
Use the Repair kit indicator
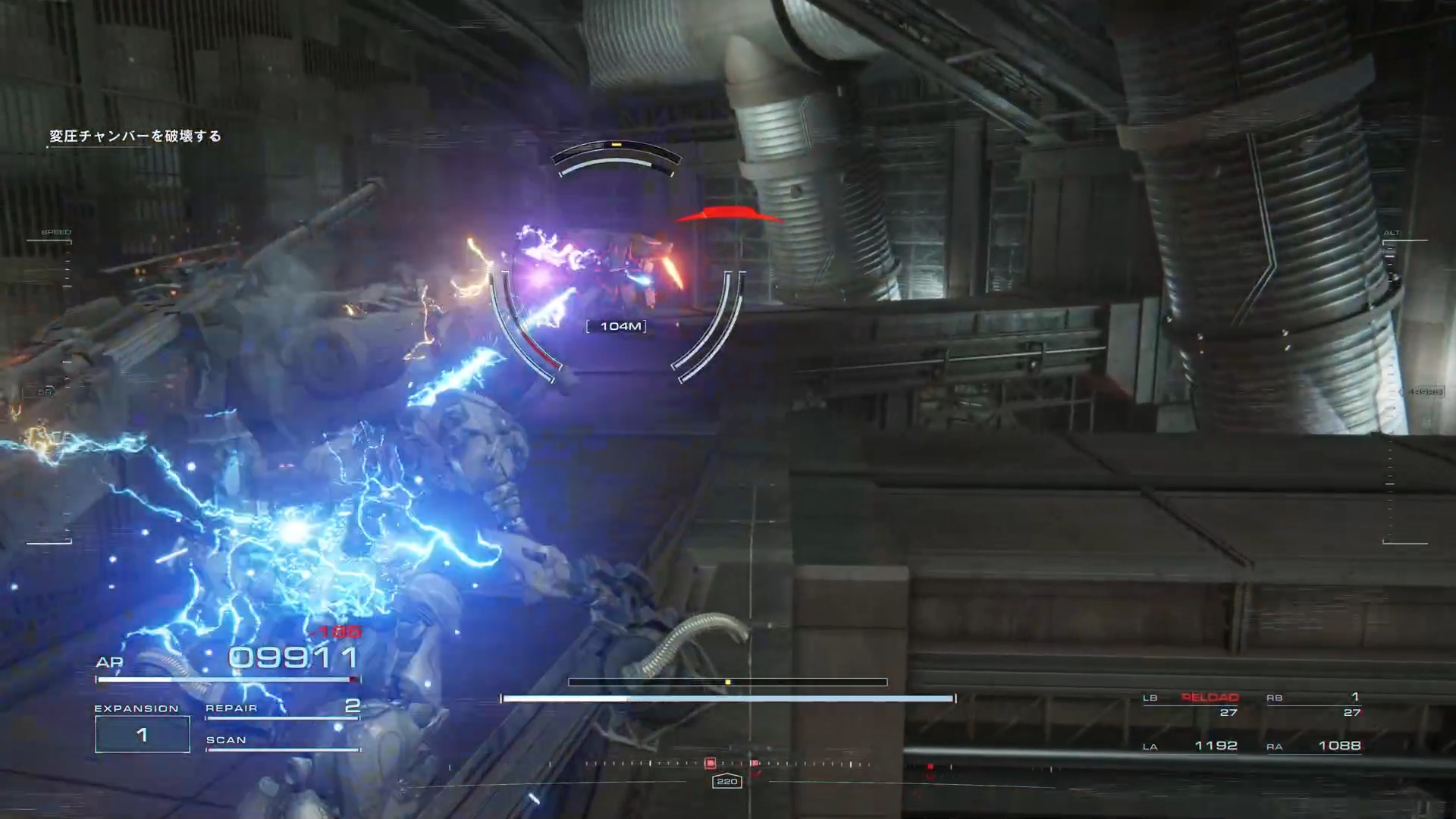coord(282,708)
